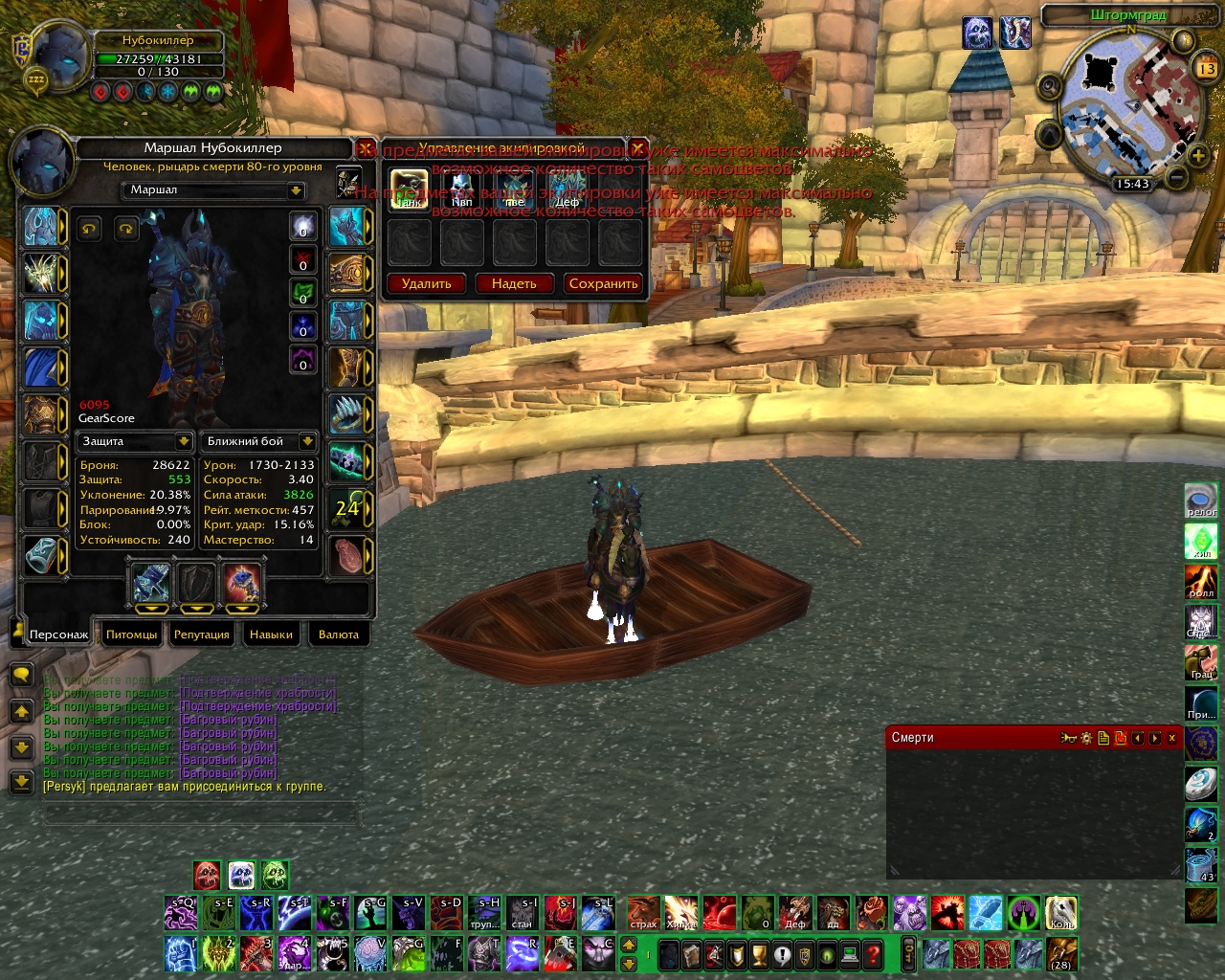Switch to the Питомцы tab

(x=131, y=635)
